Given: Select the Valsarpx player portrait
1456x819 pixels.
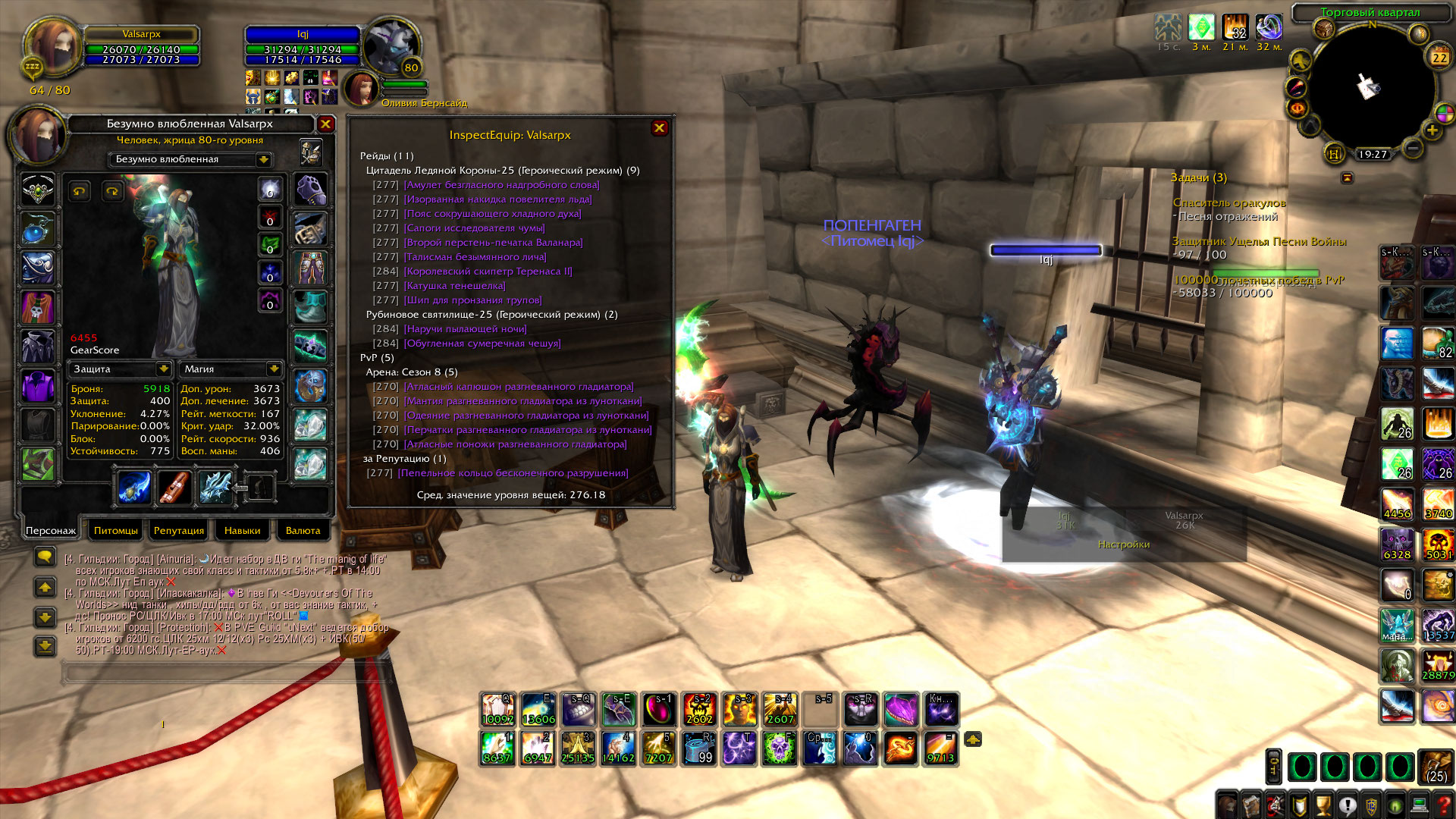Looking at the screenshot, I should pos(52,47).
